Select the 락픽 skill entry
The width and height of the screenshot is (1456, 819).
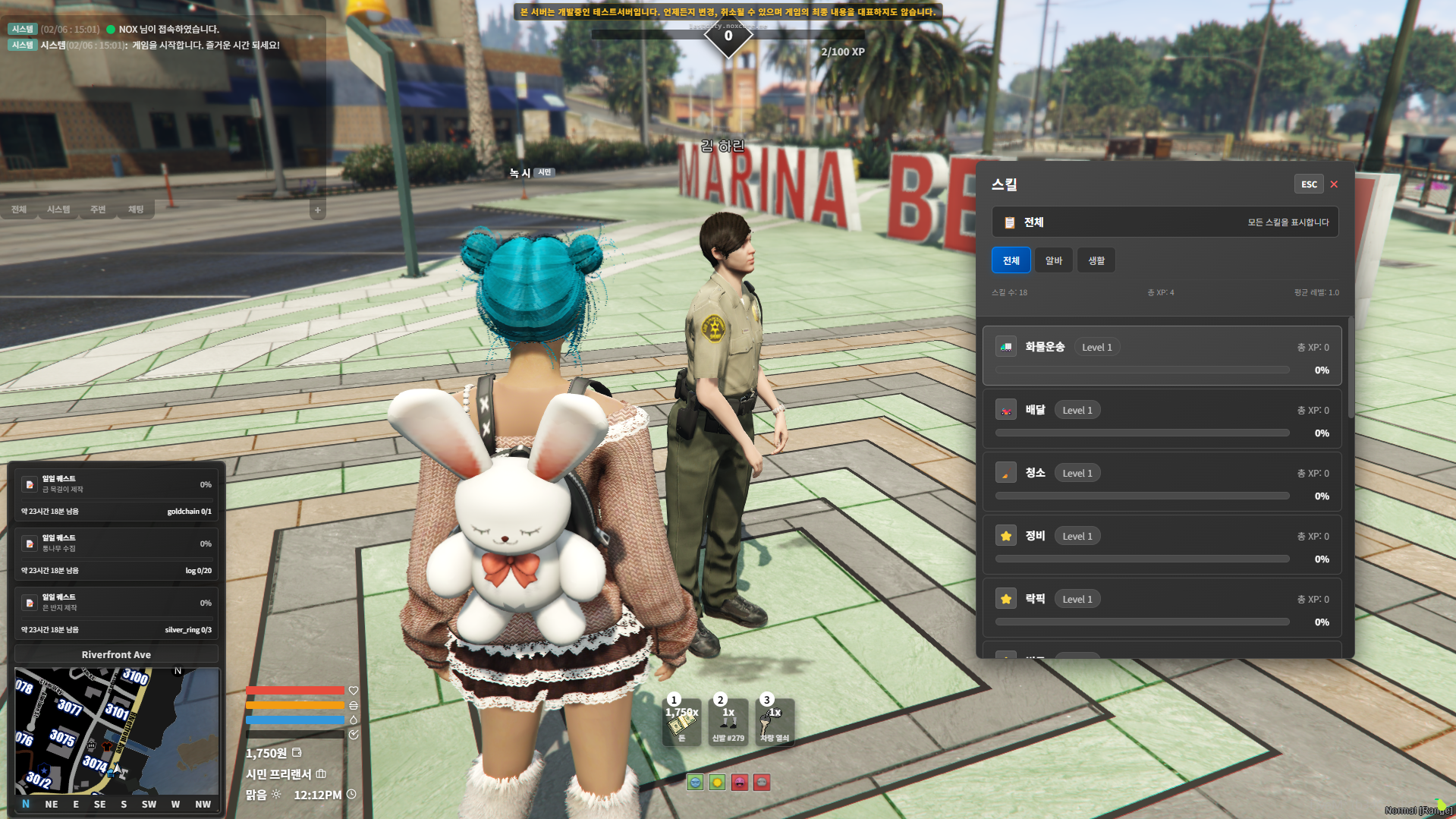tap(1161, 608)
